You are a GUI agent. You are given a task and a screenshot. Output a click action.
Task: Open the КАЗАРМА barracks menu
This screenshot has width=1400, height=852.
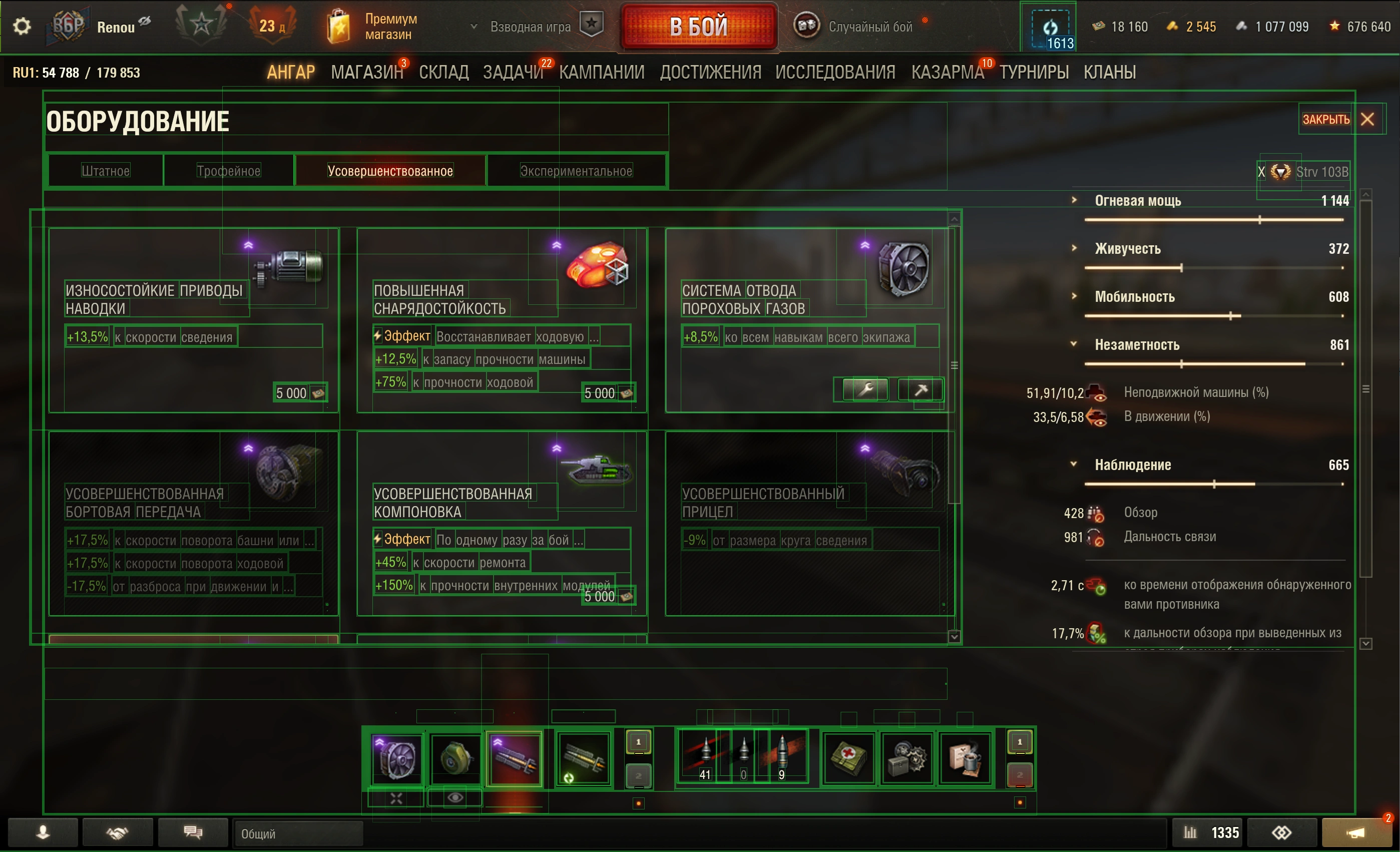(x=947, y=72)
